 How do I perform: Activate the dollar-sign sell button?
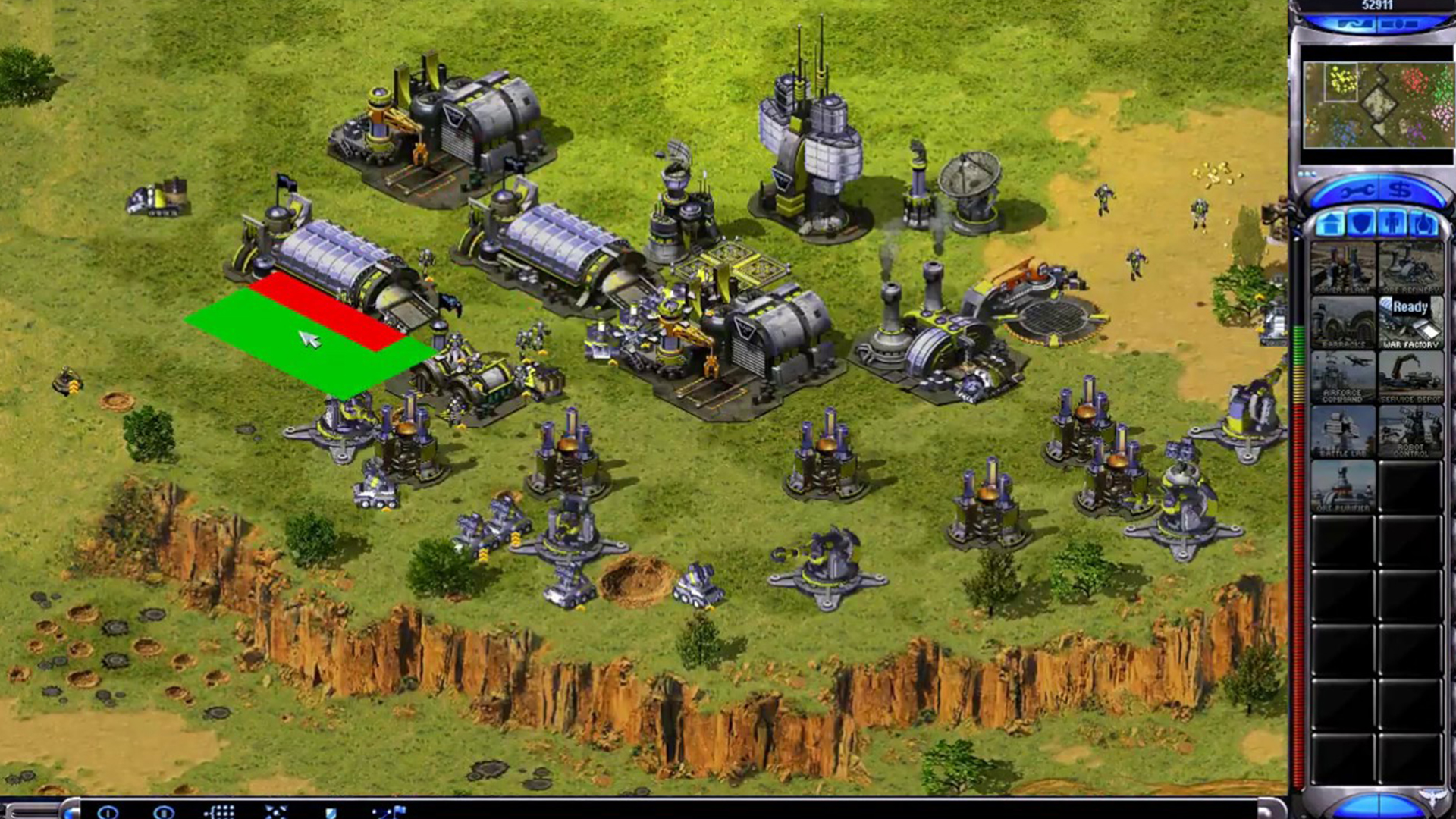click(1401, 190)
